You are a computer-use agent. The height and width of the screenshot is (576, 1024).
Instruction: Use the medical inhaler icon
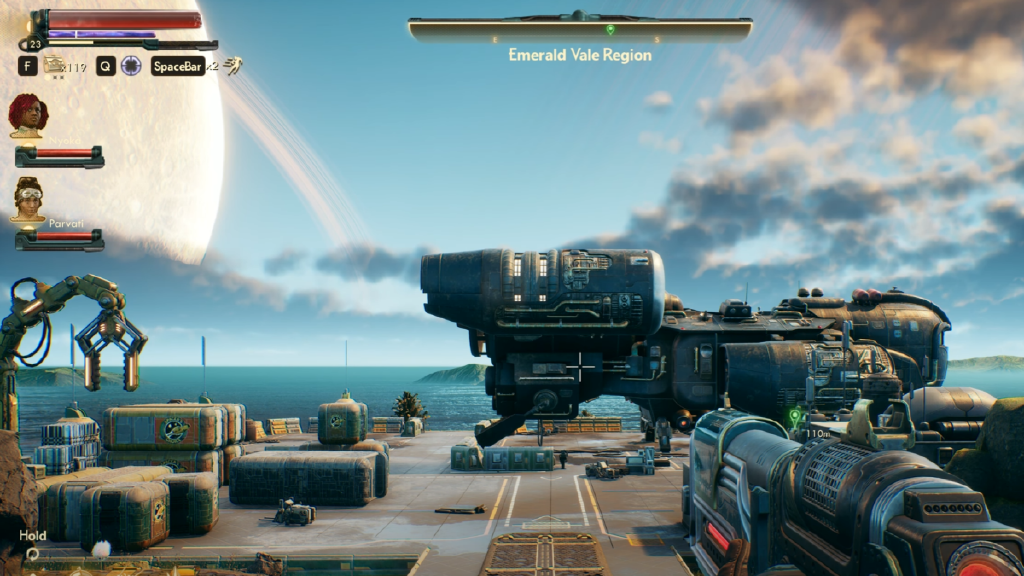coord(54,66)
